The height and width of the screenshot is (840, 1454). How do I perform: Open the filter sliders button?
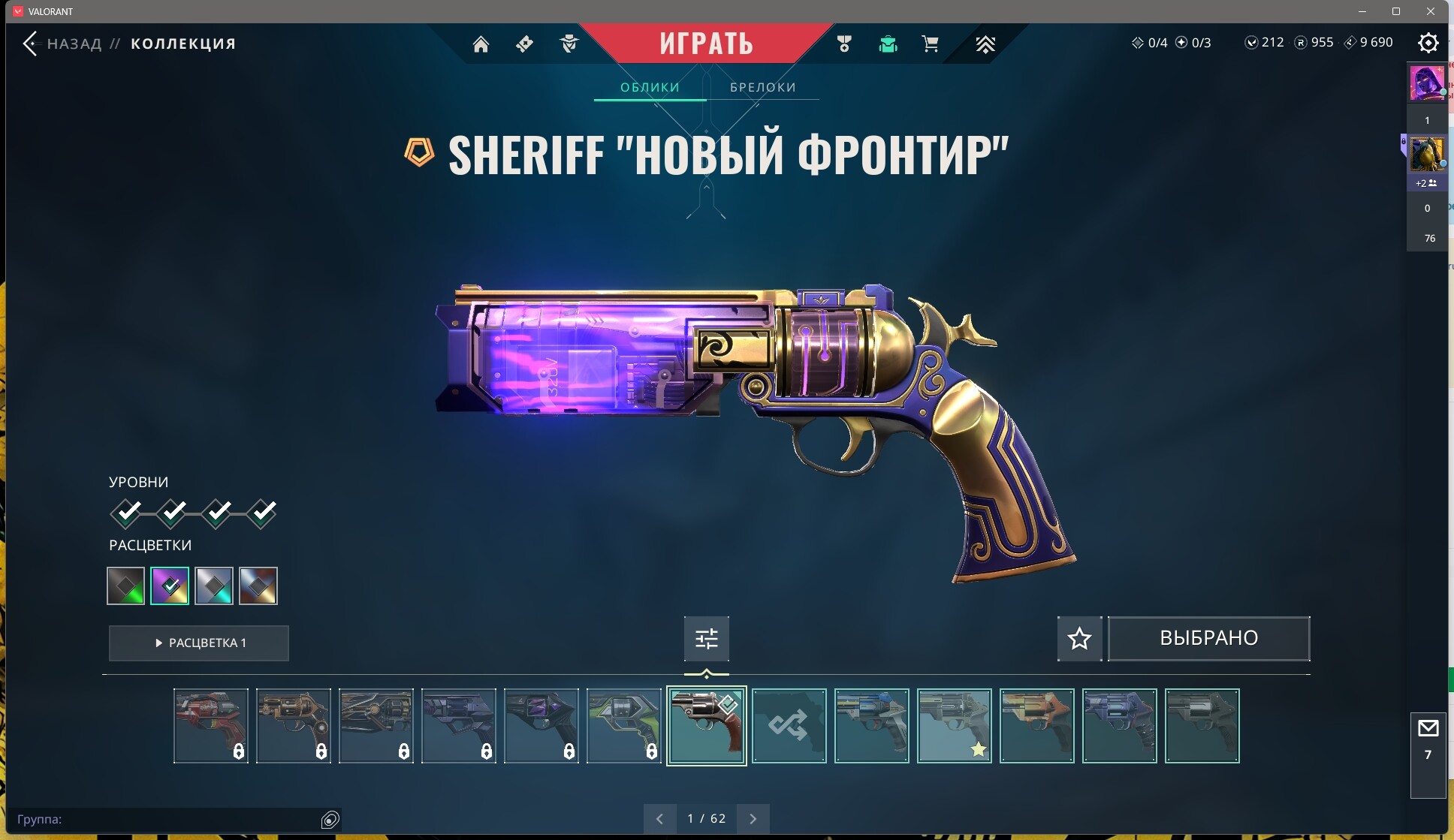(x=706, y=639)
